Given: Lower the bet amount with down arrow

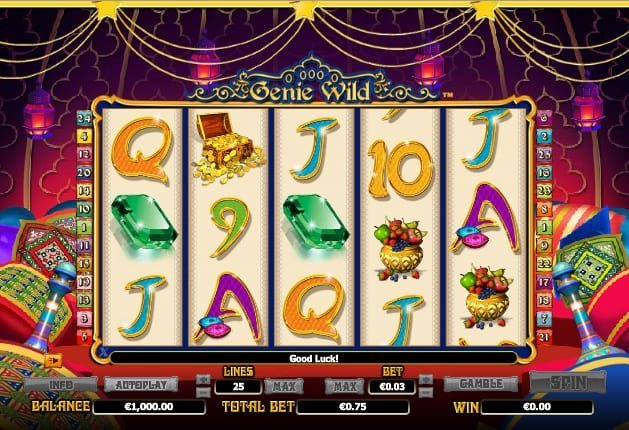Looking at the screenshot, I should click(423, 392).
